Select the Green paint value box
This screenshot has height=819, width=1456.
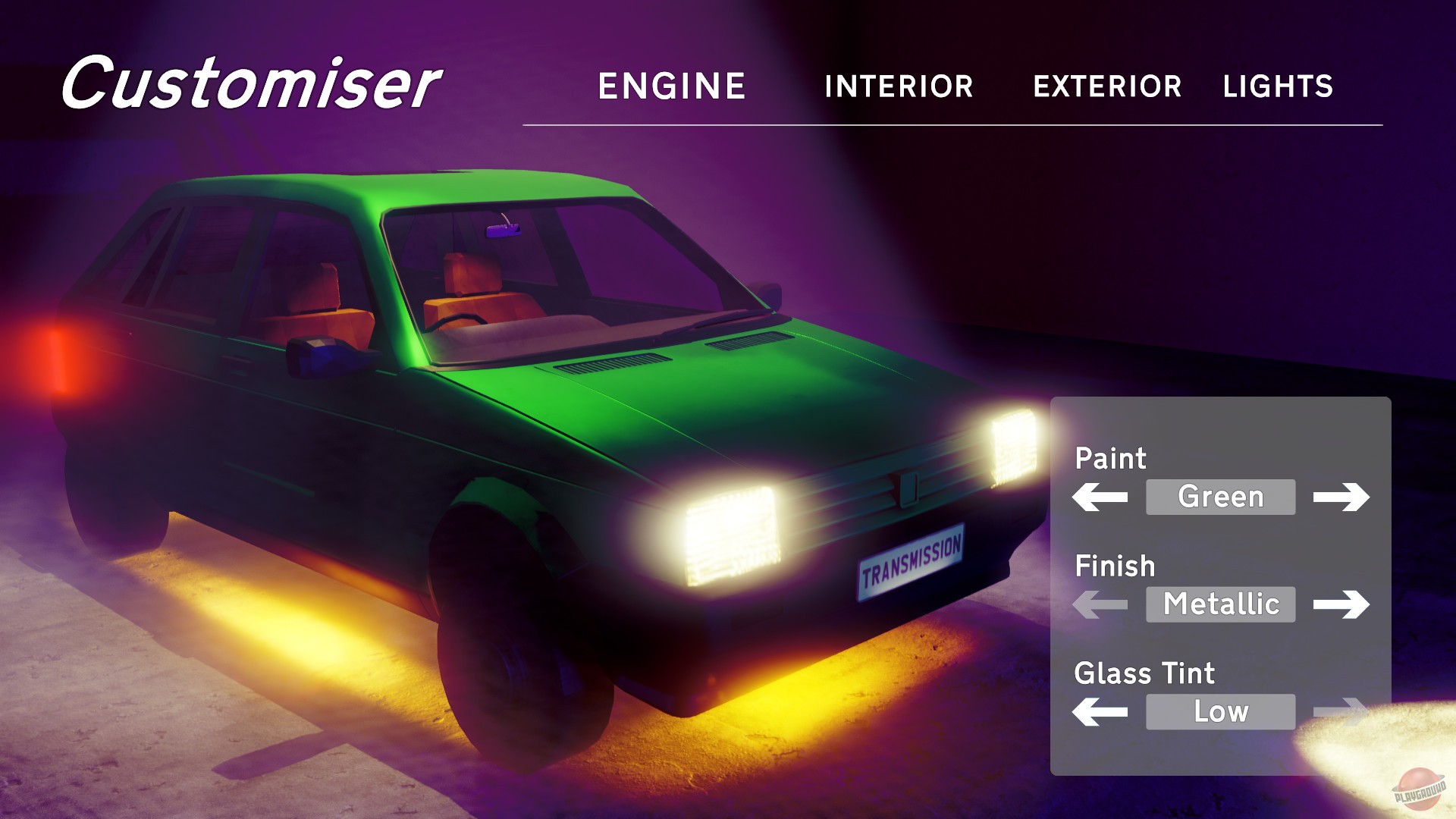tap(1220, 497)
